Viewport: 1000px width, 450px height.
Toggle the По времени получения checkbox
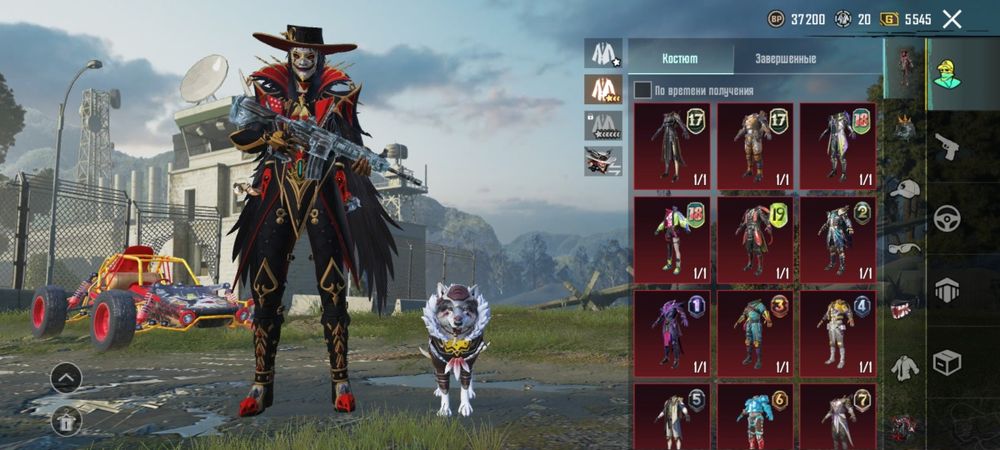[x=642, y=91]
